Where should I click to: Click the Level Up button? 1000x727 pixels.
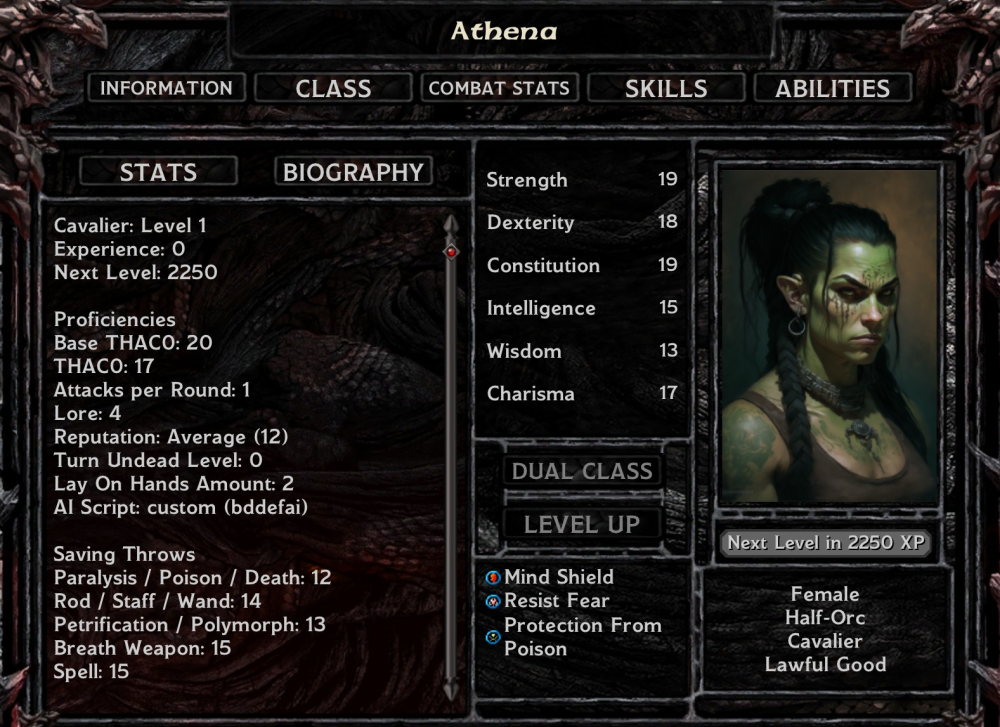[x=582, y=524]
